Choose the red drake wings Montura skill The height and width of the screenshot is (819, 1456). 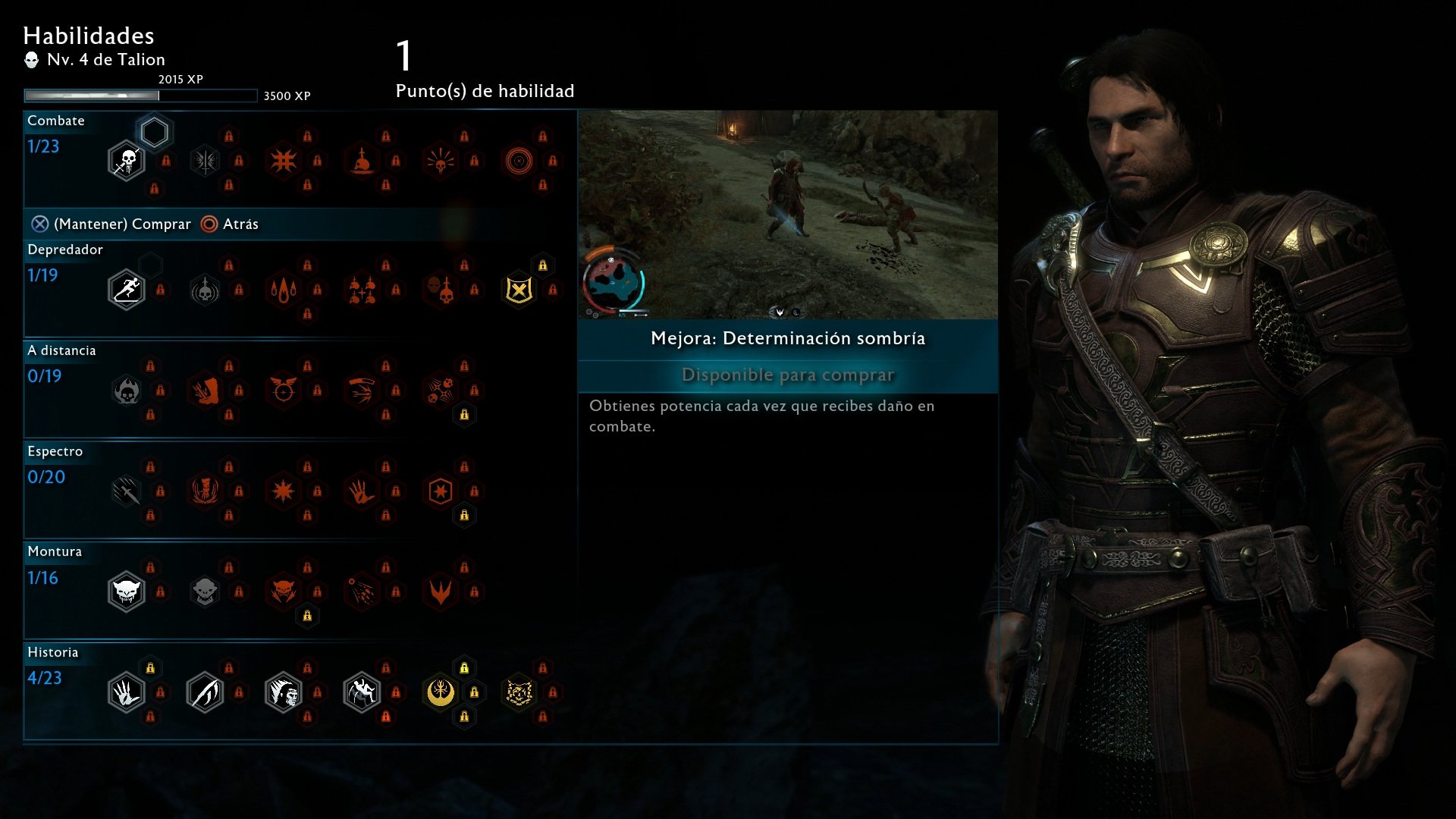tap(440, 591)
